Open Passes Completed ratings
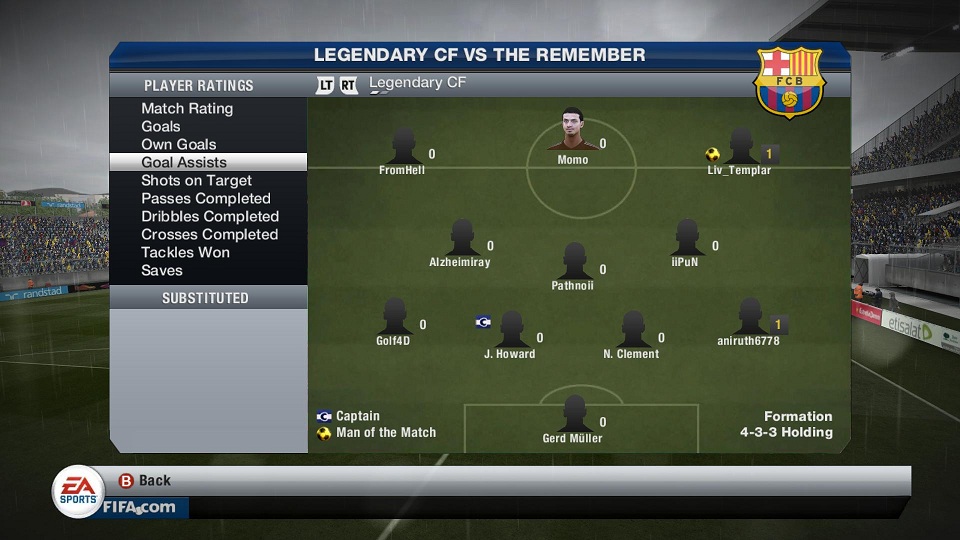Screen dimensions: 960x540 206,198
